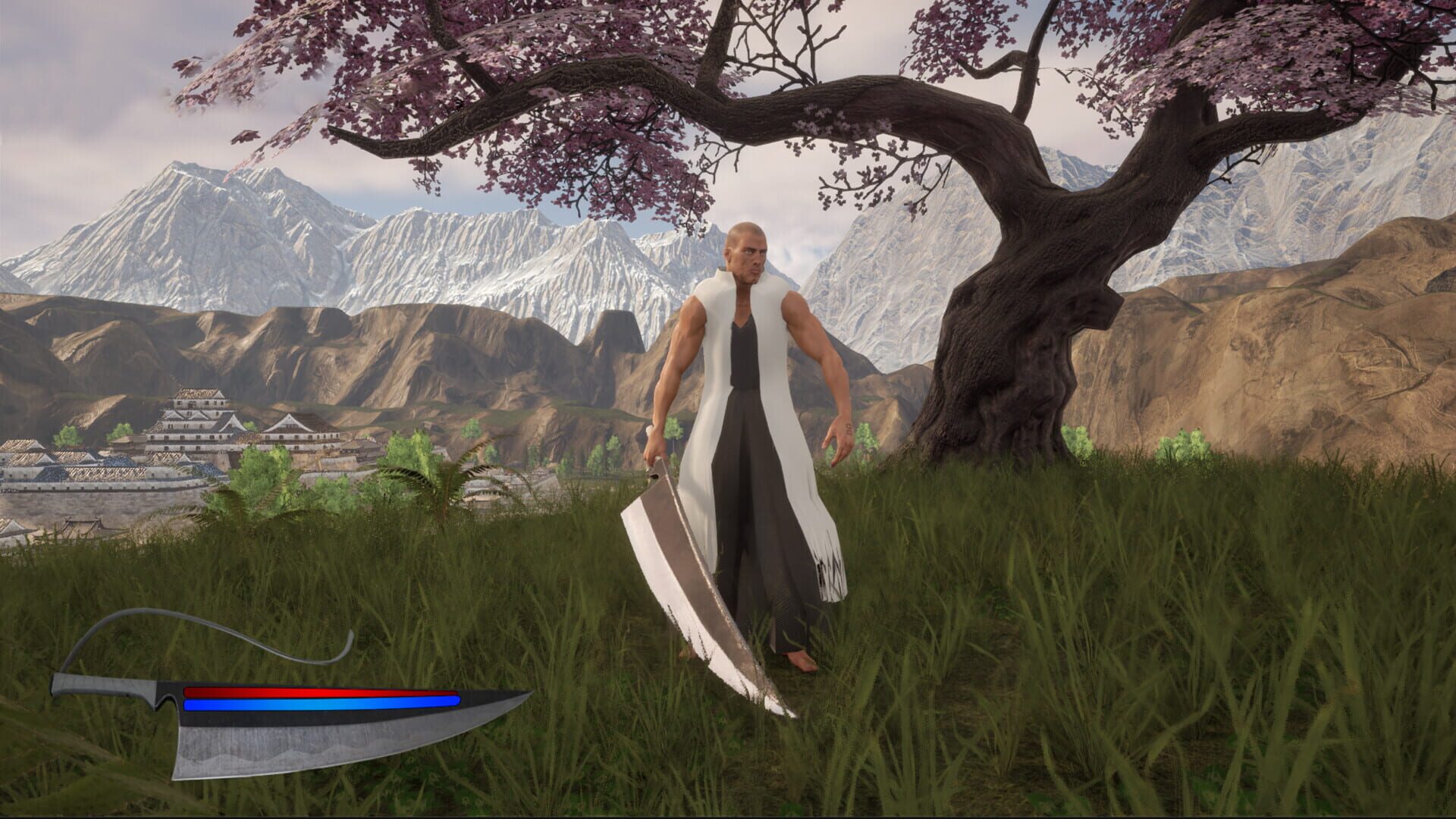Click the character's face to toggle focus view

click(x=749, y=254)
